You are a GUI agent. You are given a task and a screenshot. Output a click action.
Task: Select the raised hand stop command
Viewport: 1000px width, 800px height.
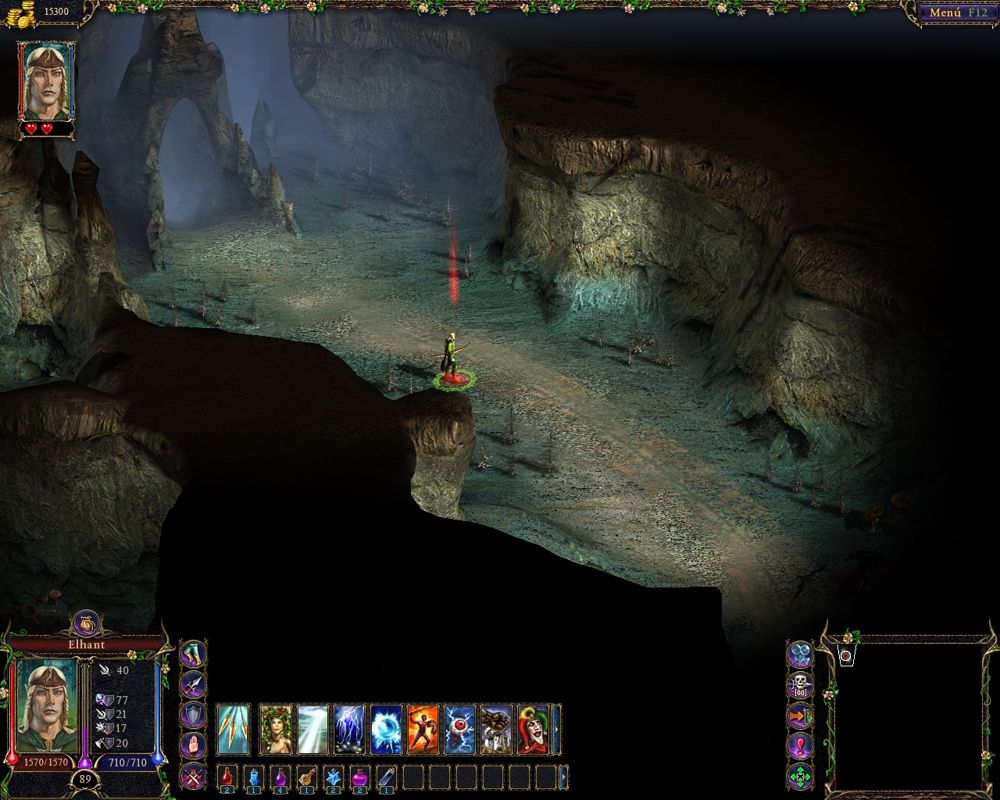point(193,745)
